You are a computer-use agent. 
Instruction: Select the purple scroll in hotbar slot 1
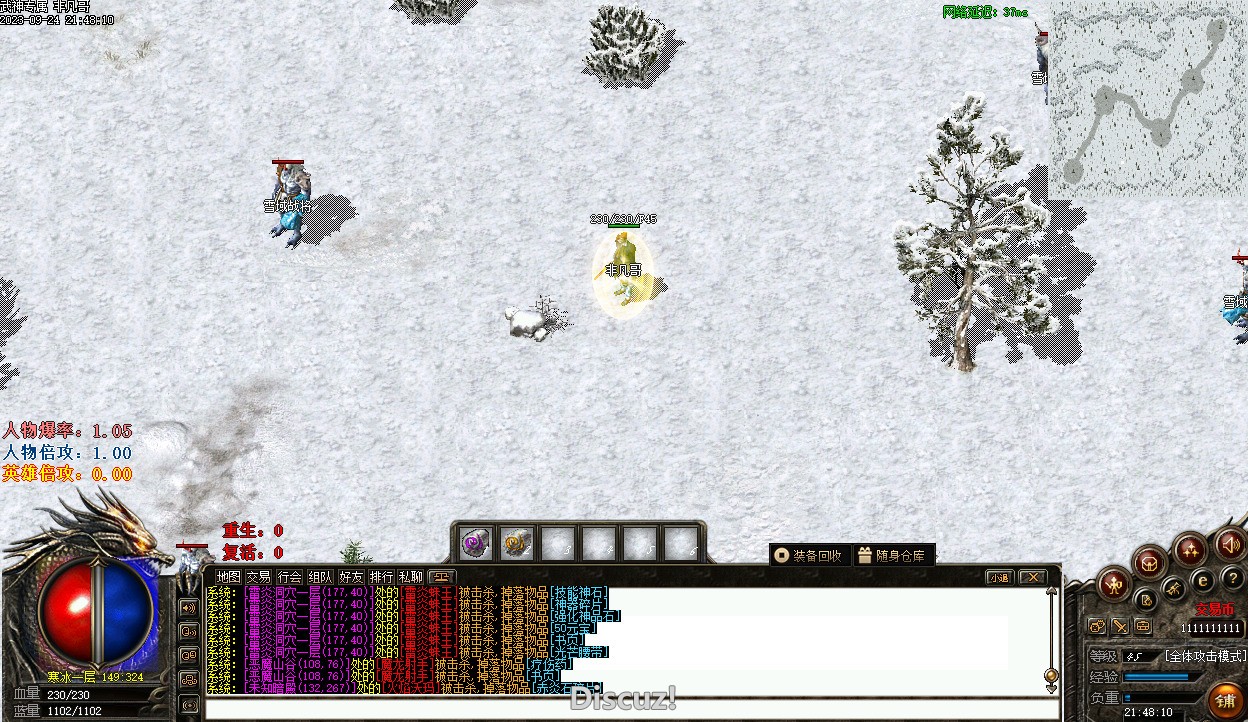pyautogui.click(x=475, y=543)
